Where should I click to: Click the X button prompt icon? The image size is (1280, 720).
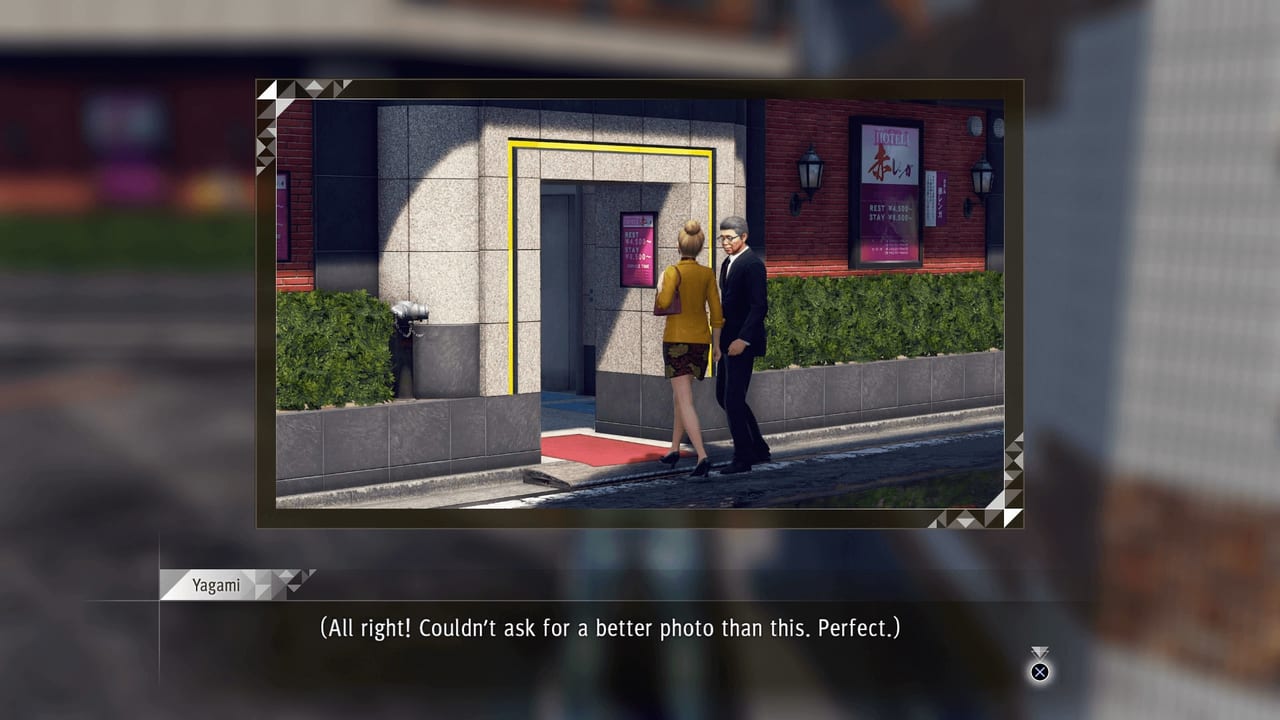(1040, 672)
